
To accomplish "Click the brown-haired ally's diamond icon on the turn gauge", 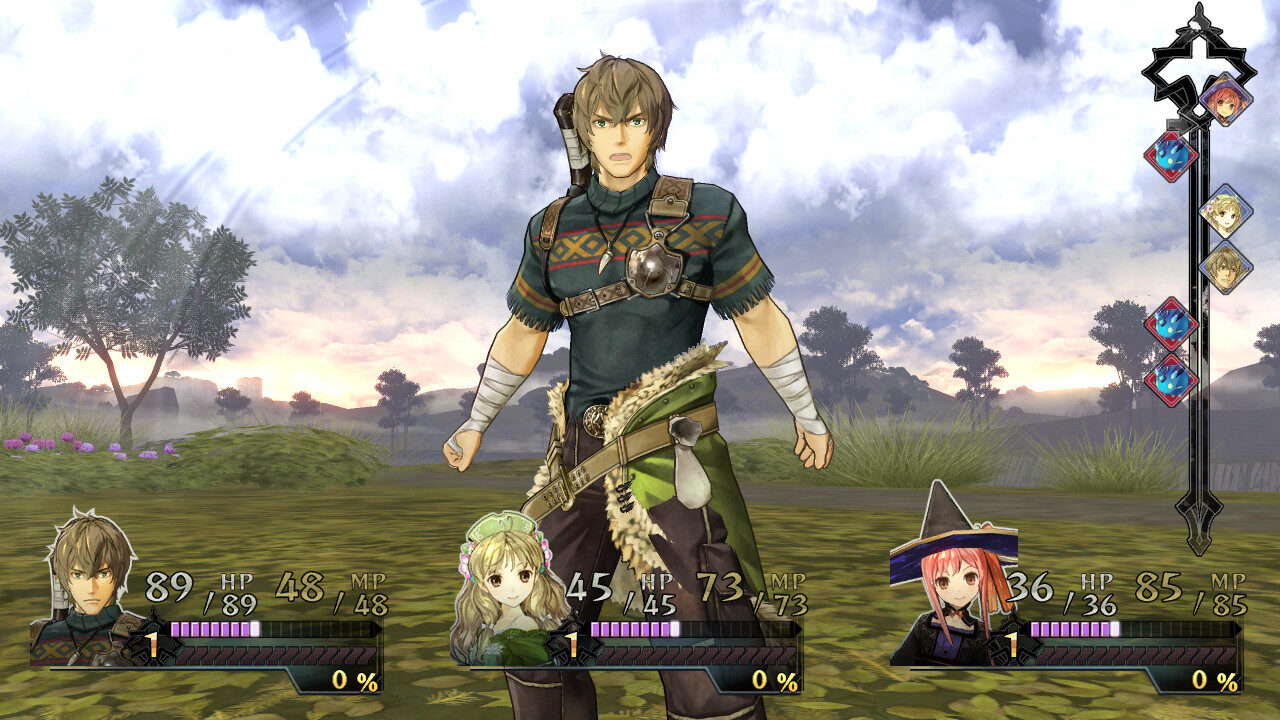I will [1228, 268].
